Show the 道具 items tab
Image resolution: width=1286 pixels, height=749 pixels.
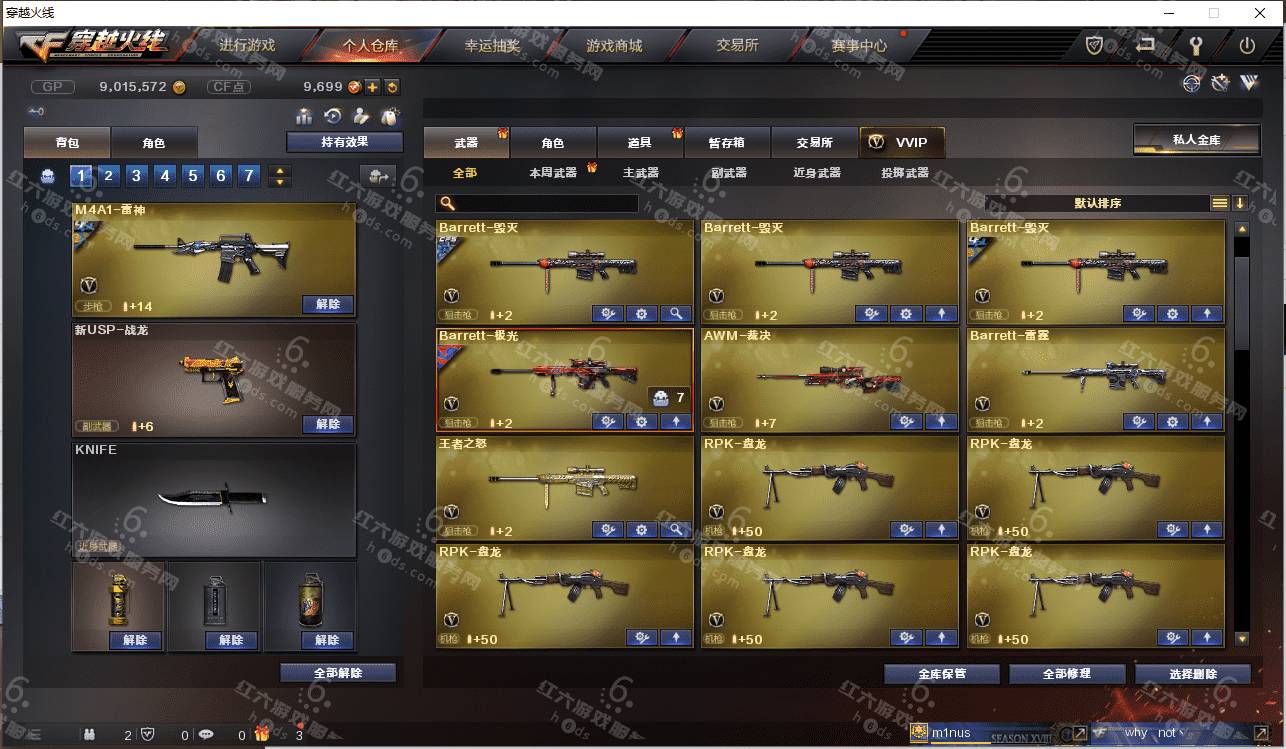click(640, 143)
